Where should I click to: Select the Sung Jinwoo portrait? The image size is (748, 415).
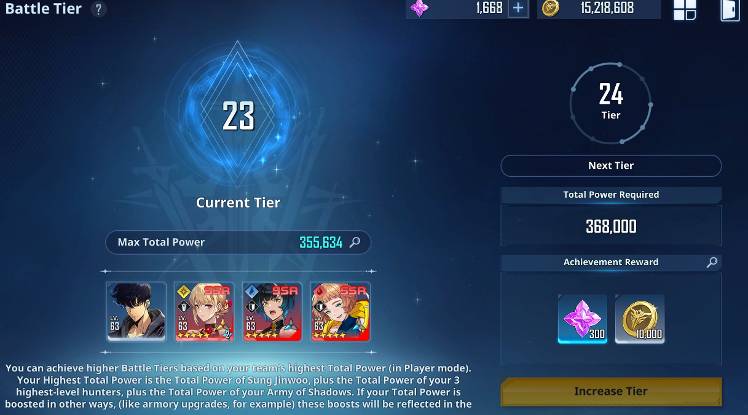(136, 312)
